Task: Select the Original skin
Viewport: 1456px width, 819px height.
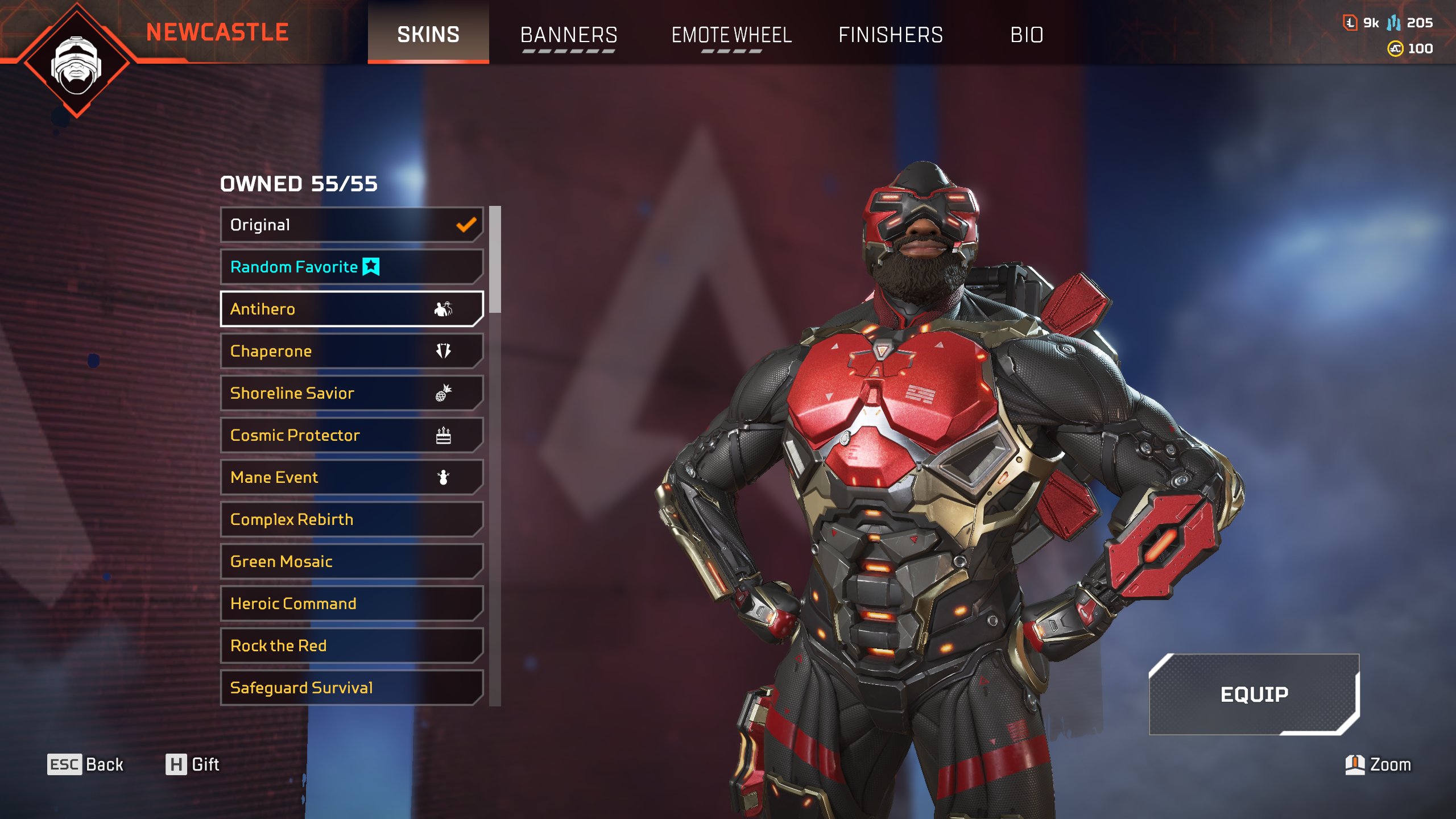Action: click(x=351, y=225)
